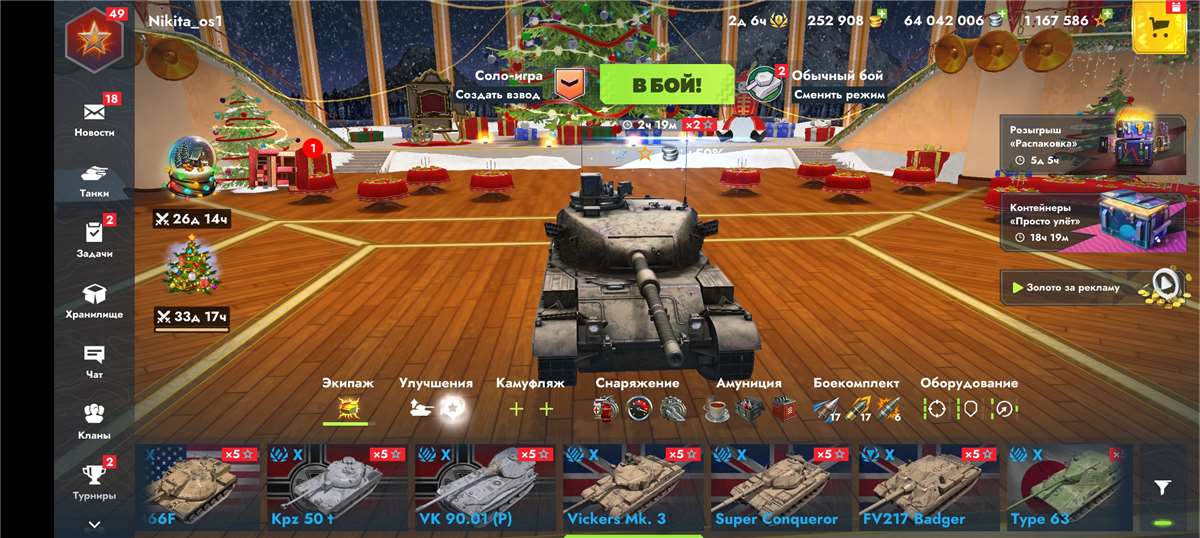Viewport: 1200px width, 538px height.
Task: Select the Super Conqueror tank
Action: [781, 485]
